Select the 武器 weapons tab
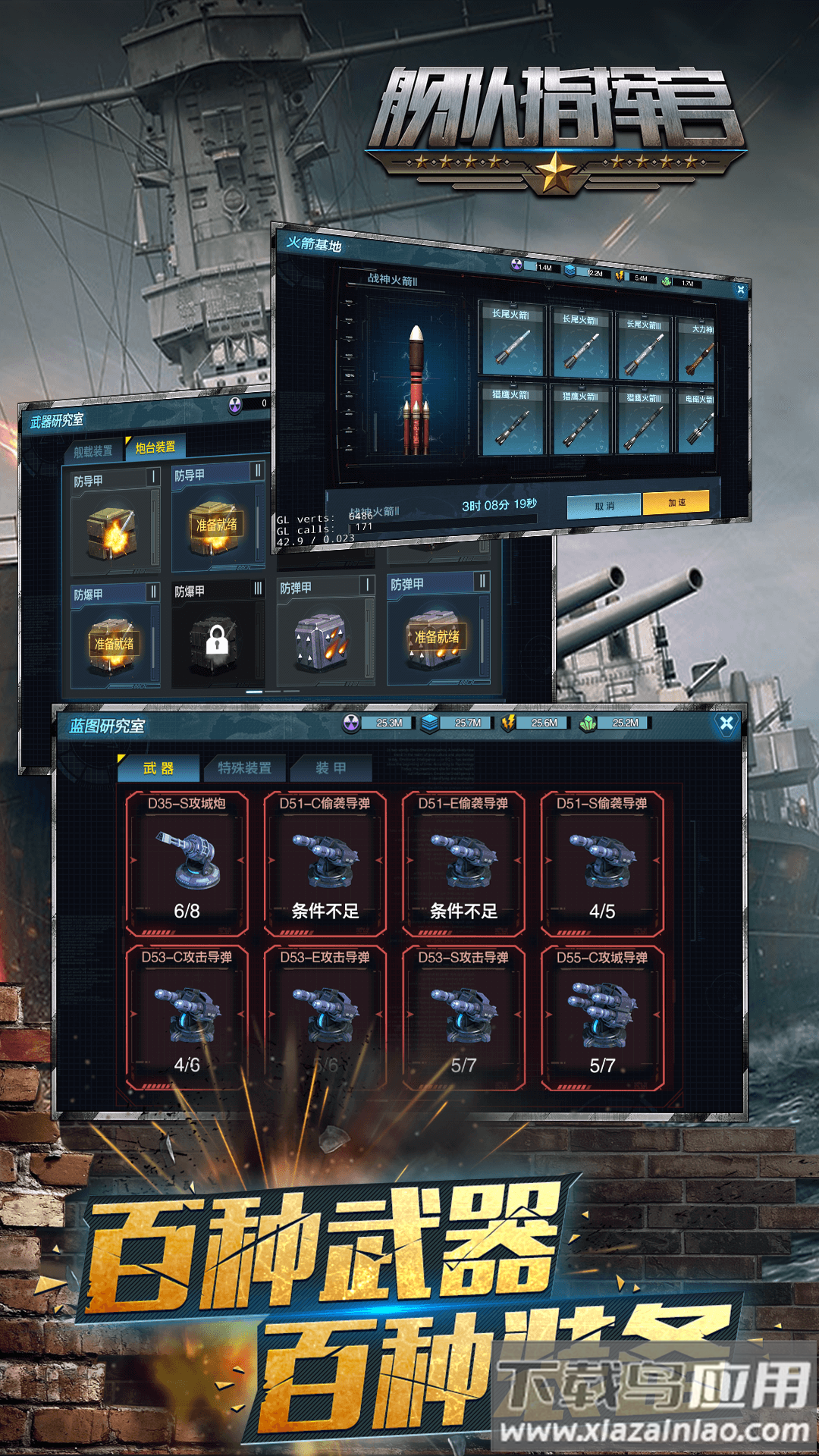Screen dimensions: 819x1456 (x=158, y=768)
